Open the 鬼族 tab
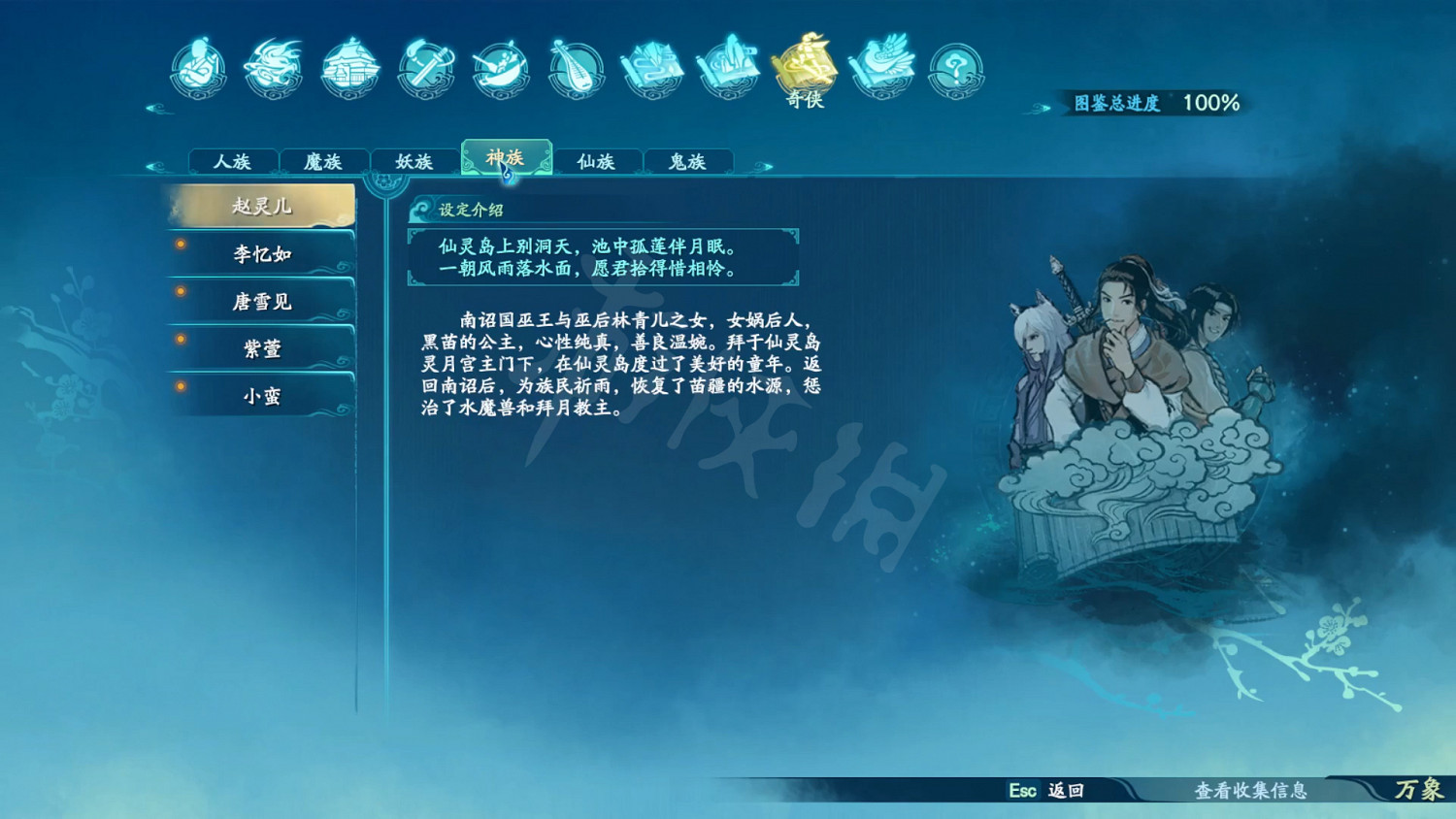 [687, 161]
